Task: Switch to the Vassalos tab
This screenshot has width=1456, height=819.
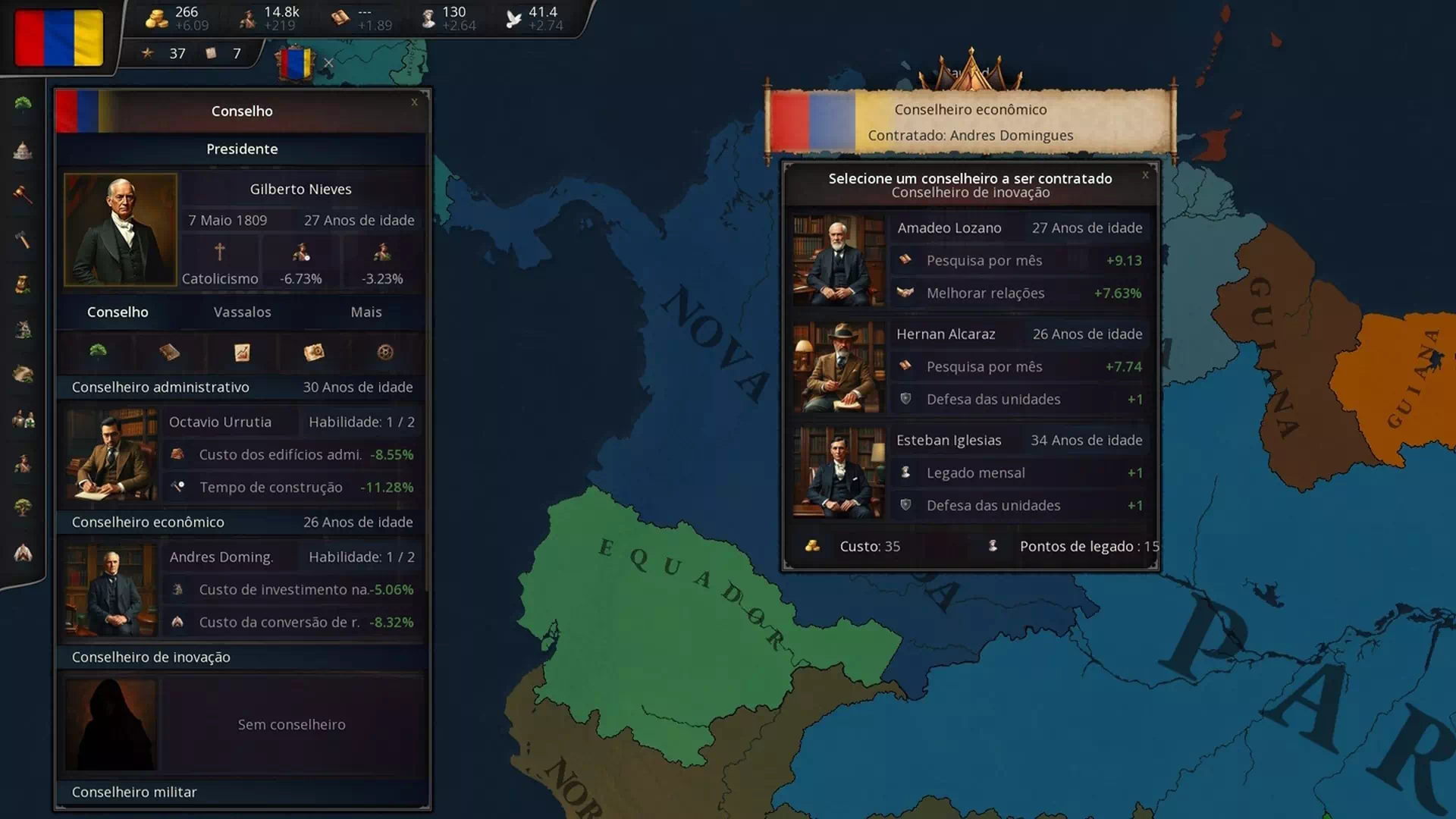Action: (242, 312)
